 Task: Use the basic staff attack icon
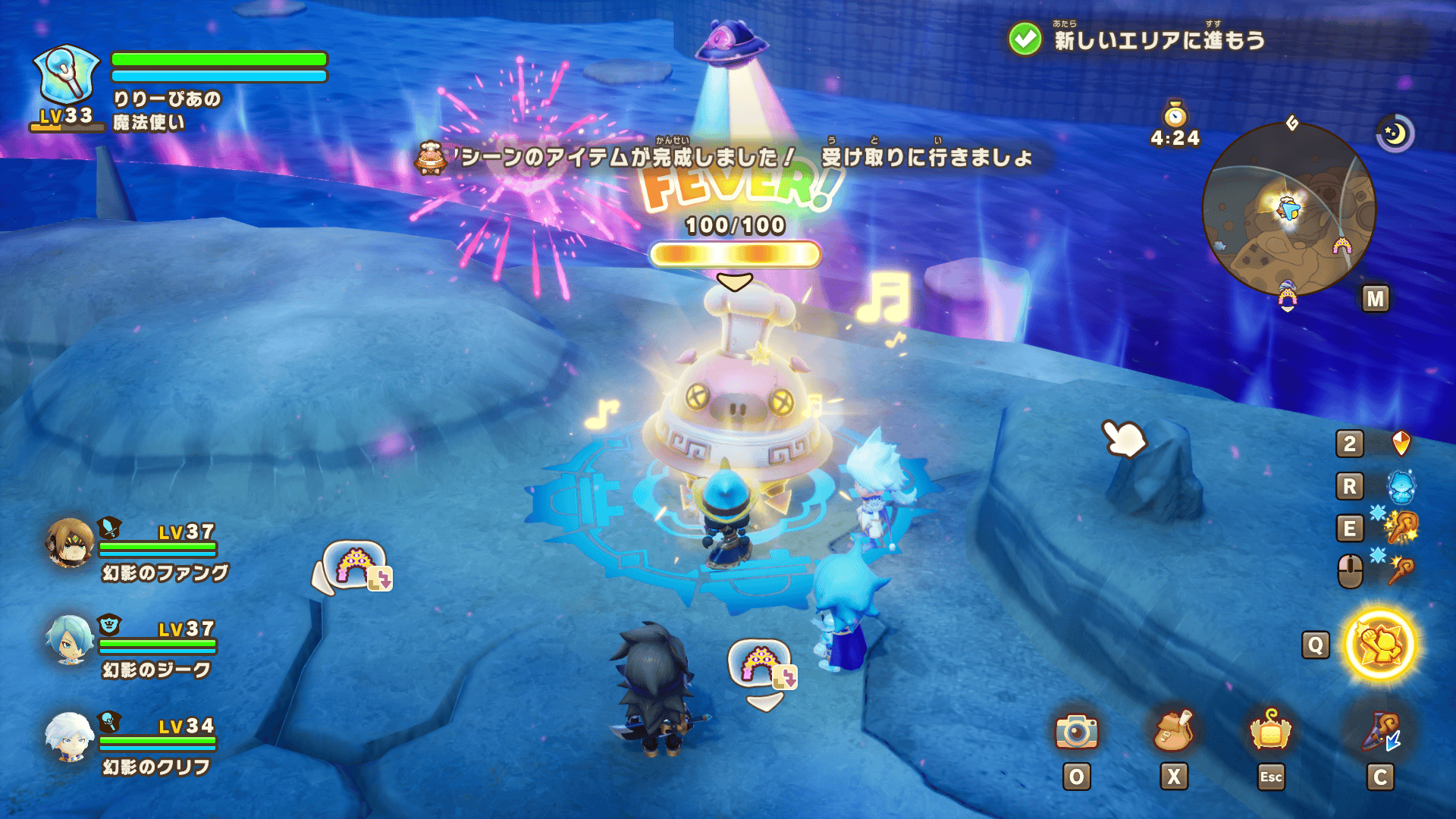click(x=1401, y=570)
